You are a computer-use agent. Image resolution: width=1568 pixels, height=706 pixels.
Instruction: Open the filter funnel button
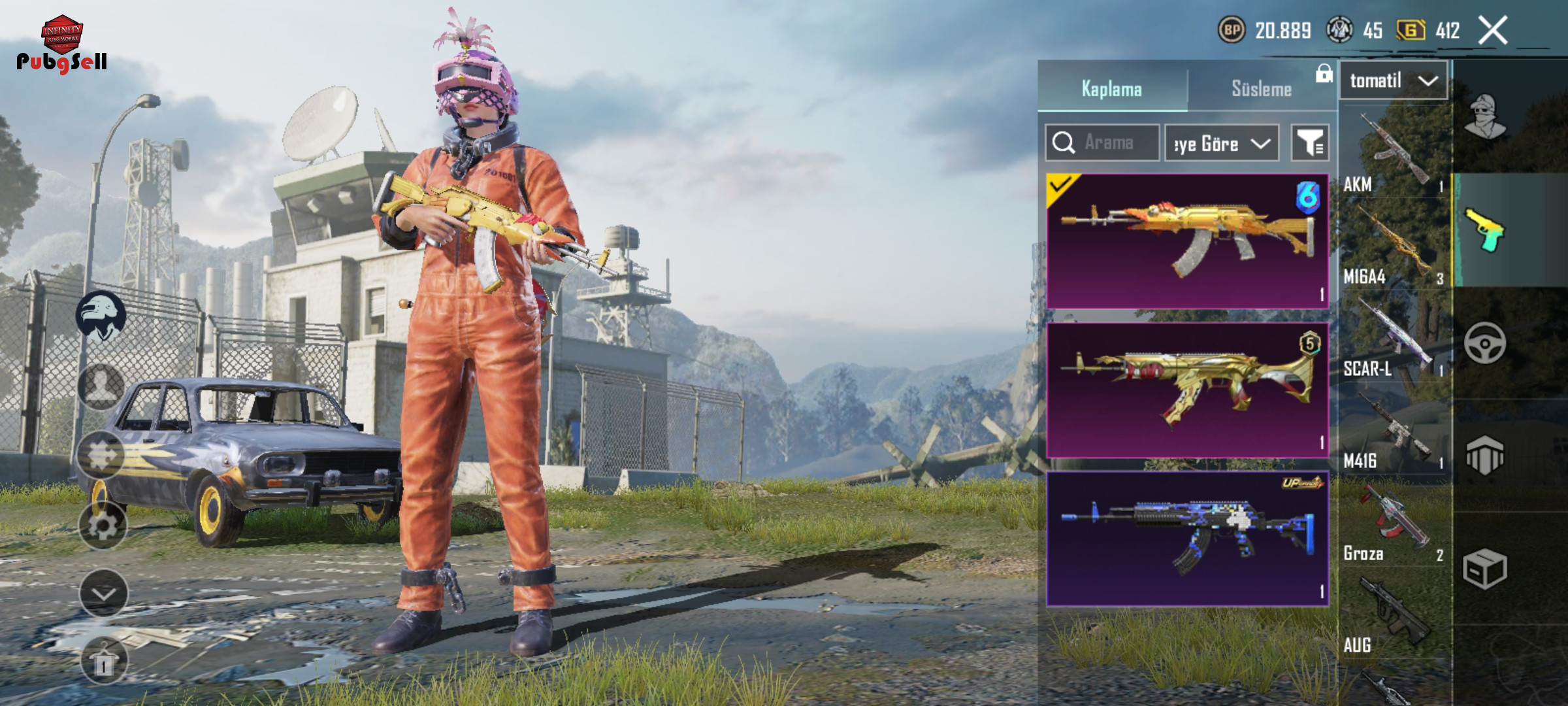point(1310,143)
